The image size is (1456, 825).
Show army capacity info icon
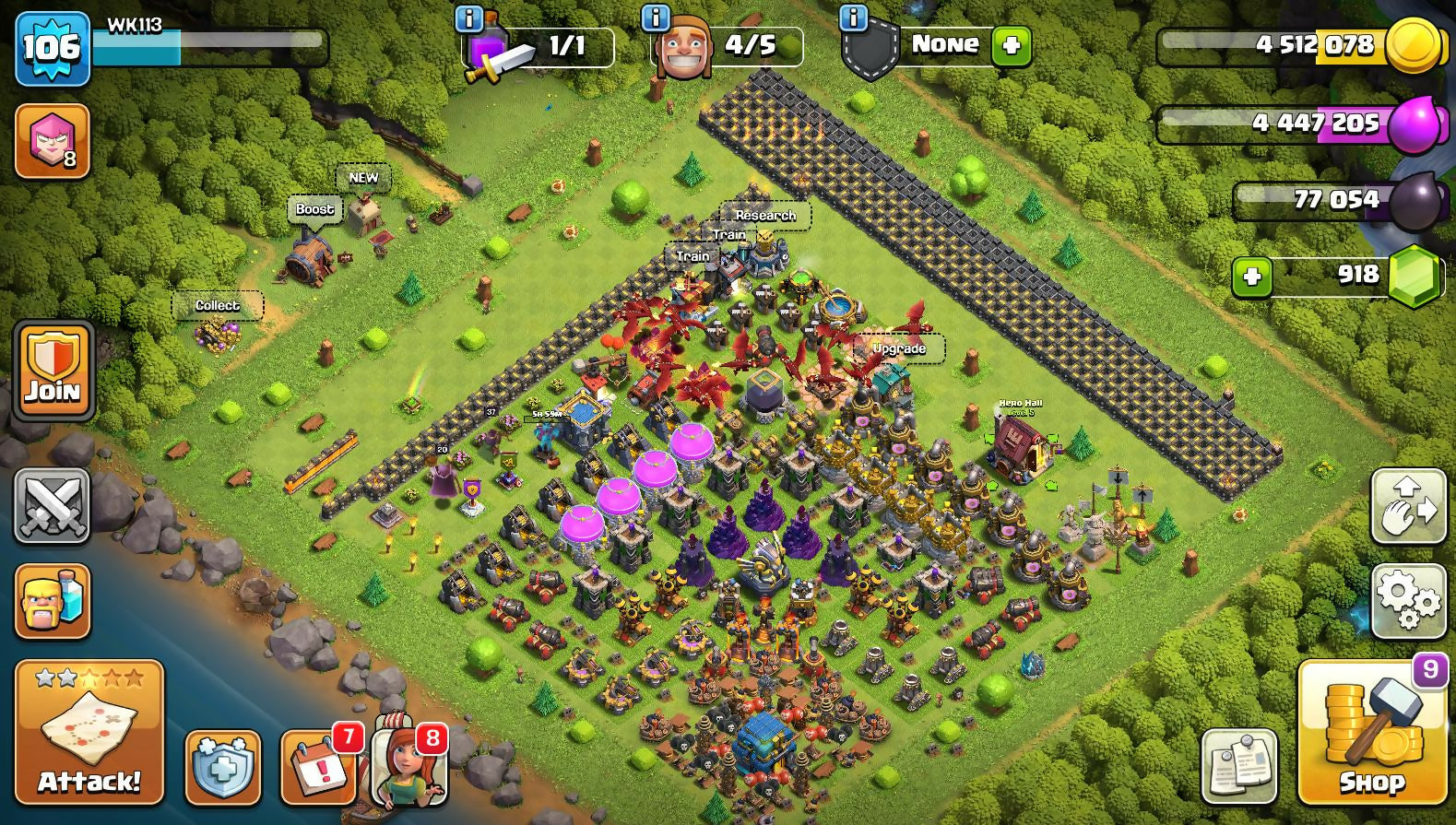click(468, 18)
